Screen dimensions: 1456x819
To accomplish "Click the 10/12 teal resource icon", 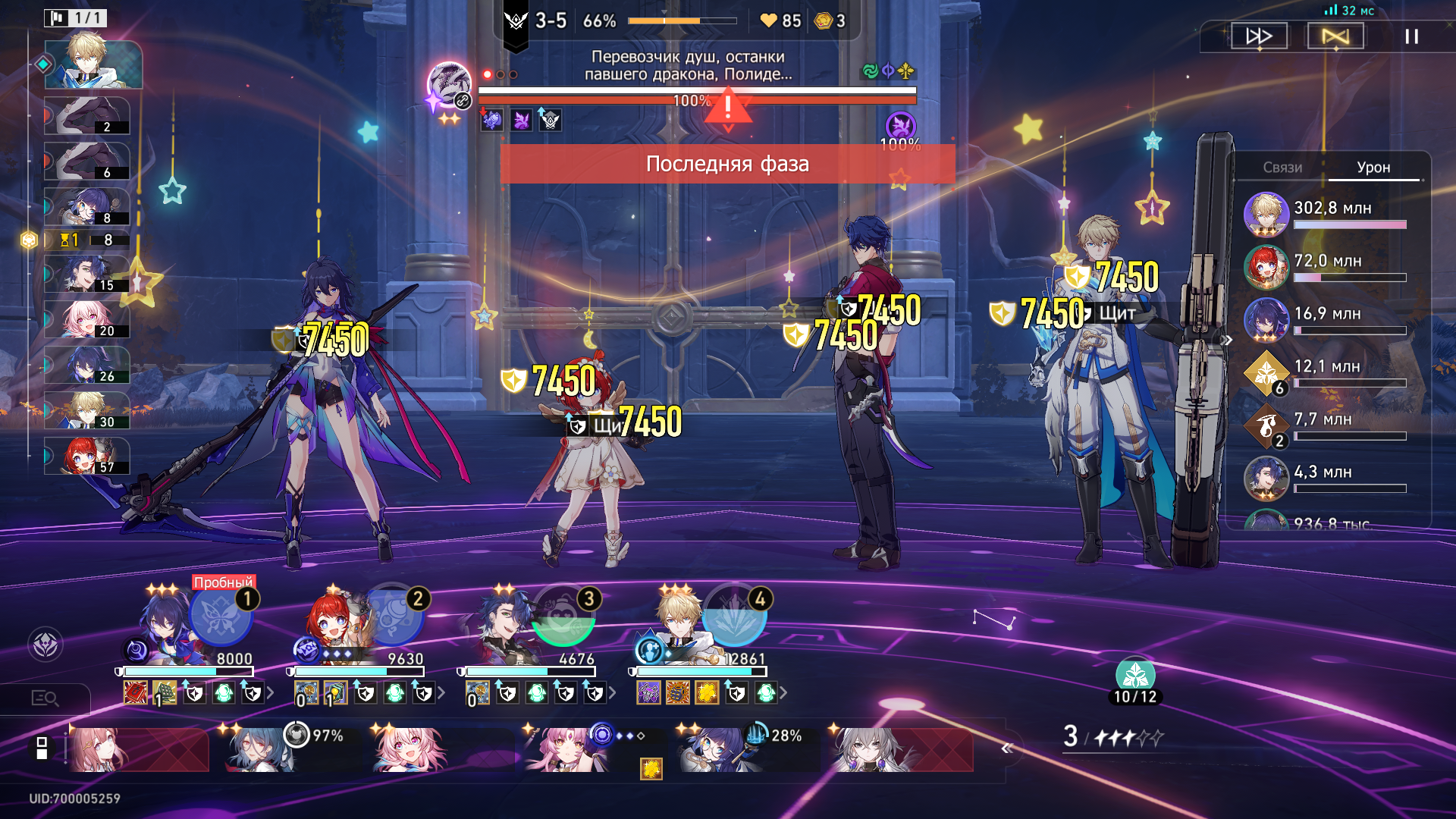I will point(1135,675).
